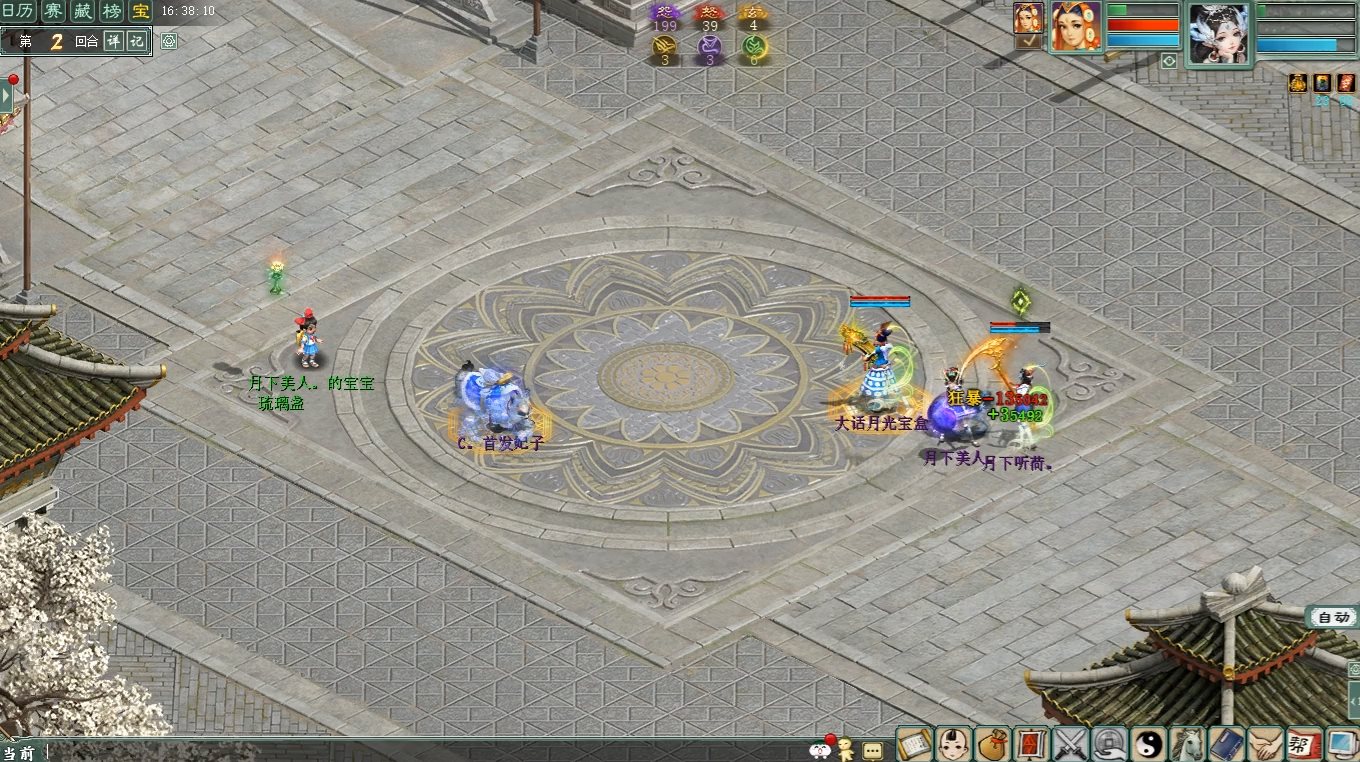Open the 藏 collection button

[x=82, y=12]
